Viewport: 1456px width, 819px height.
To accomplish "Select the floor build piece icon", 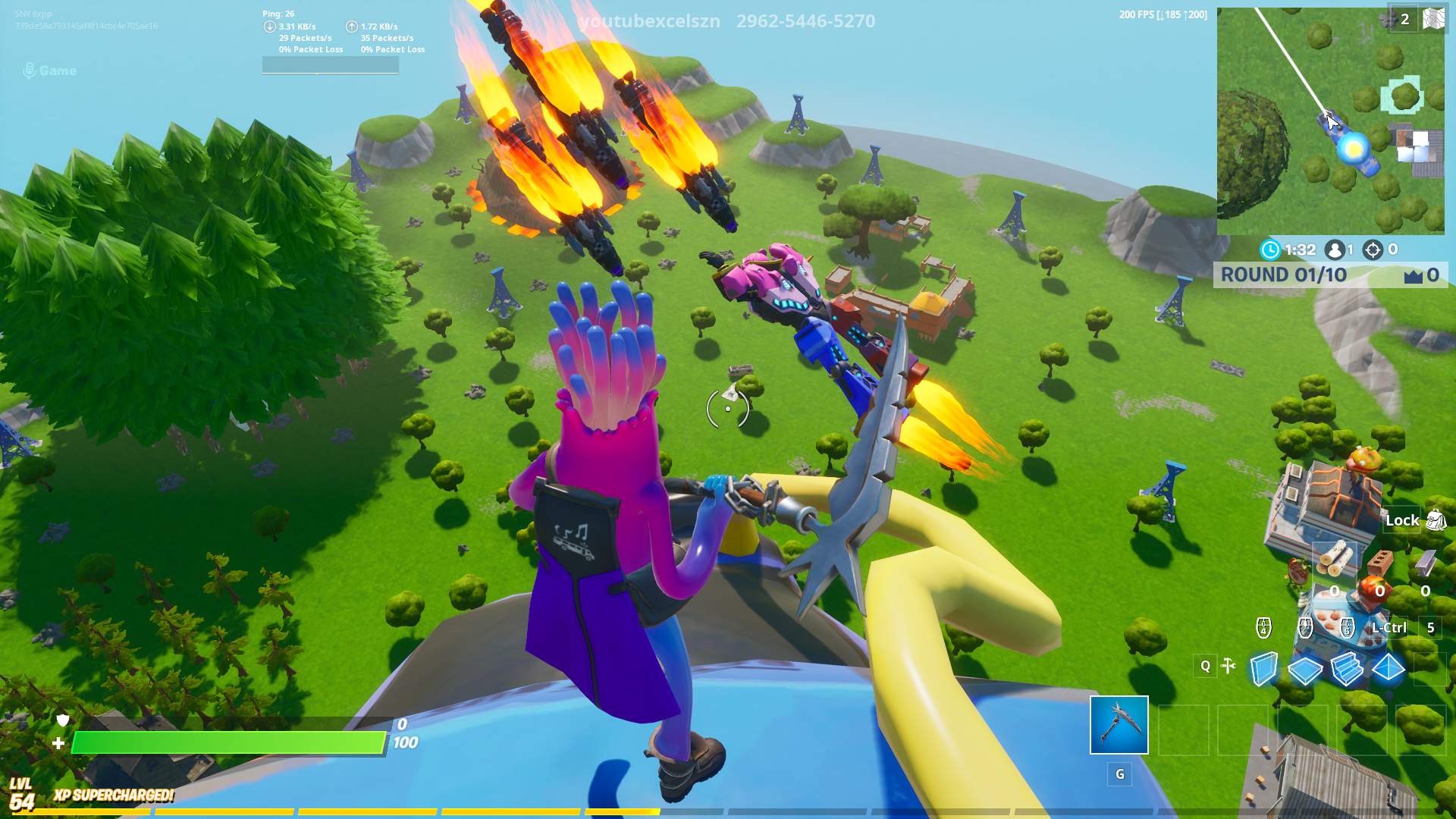I will 1304,670.
